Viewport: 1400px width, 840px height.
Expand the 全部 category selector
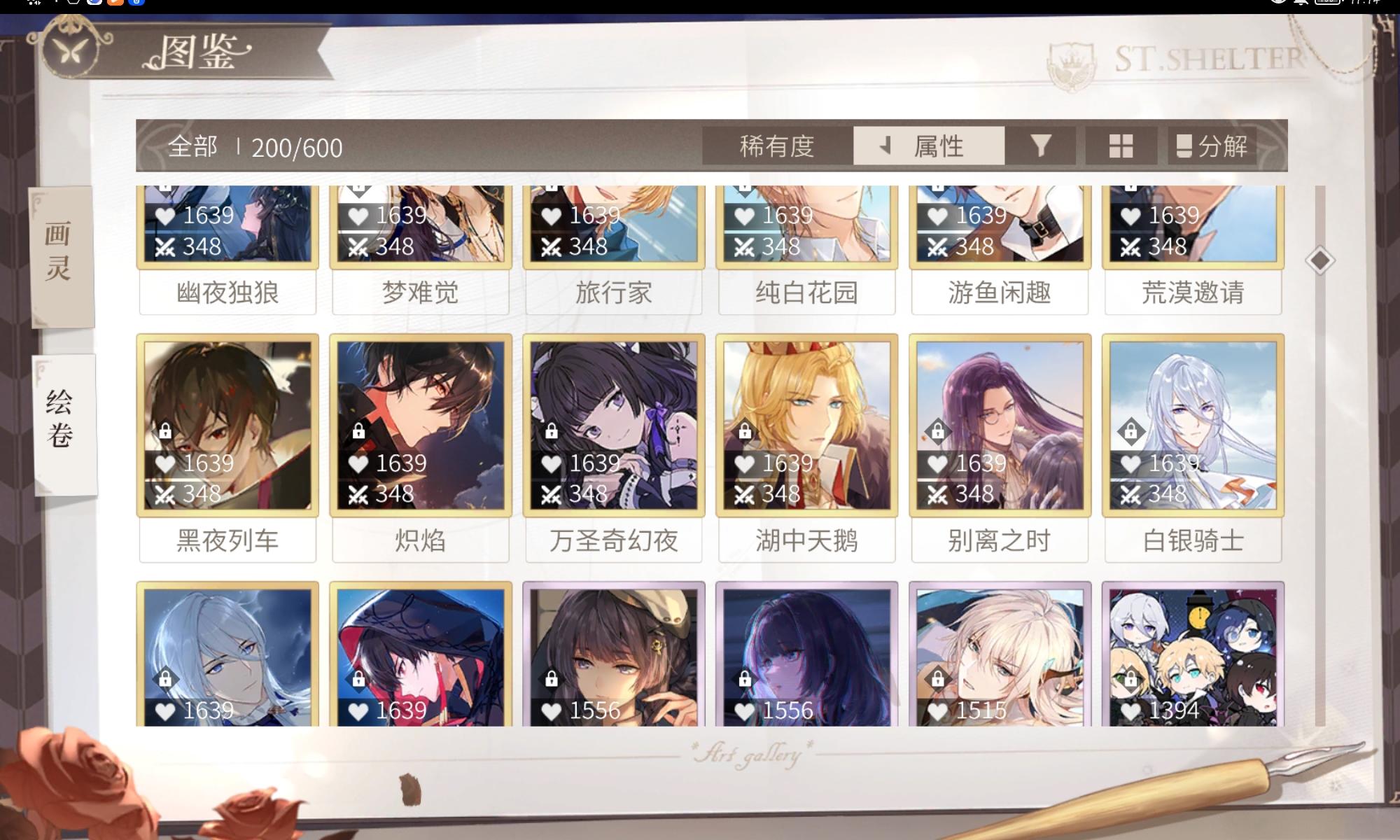194,146
